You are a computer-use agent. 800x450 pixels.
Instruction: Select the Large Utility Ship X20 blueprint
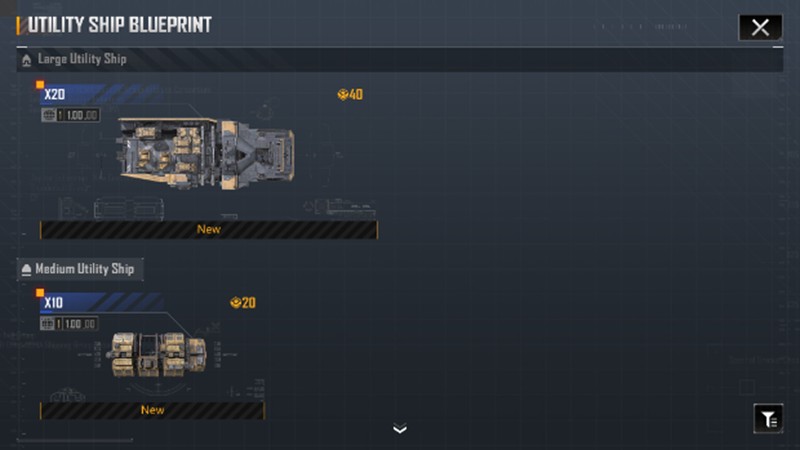pyautogui.click(x=208, y=155)
